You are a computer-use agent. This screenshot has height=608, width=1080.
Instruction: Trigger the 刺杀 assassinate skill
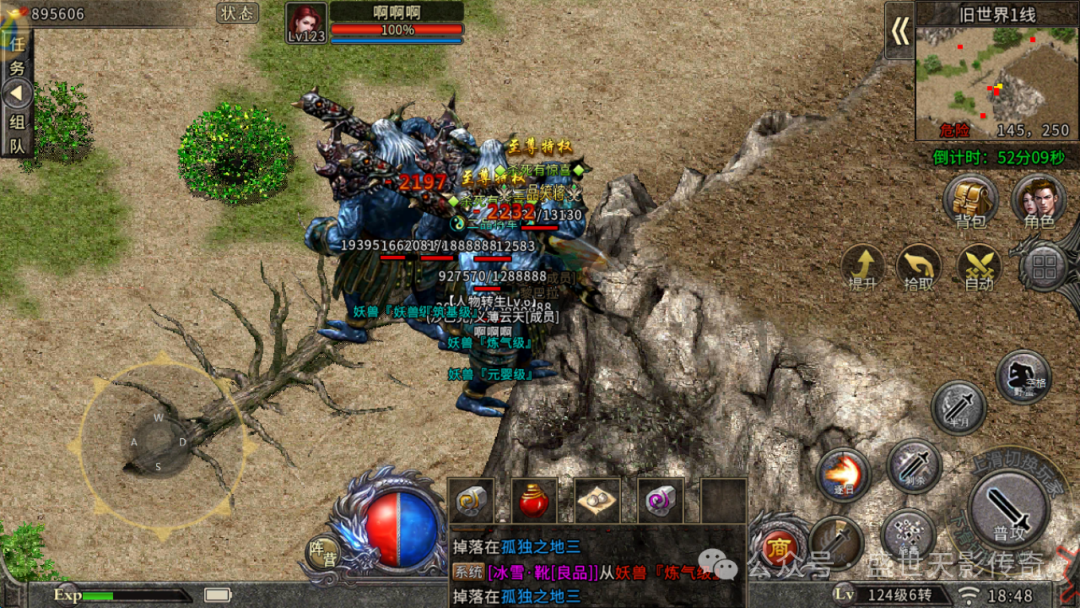pyautogui.click(x=913, y=466)
